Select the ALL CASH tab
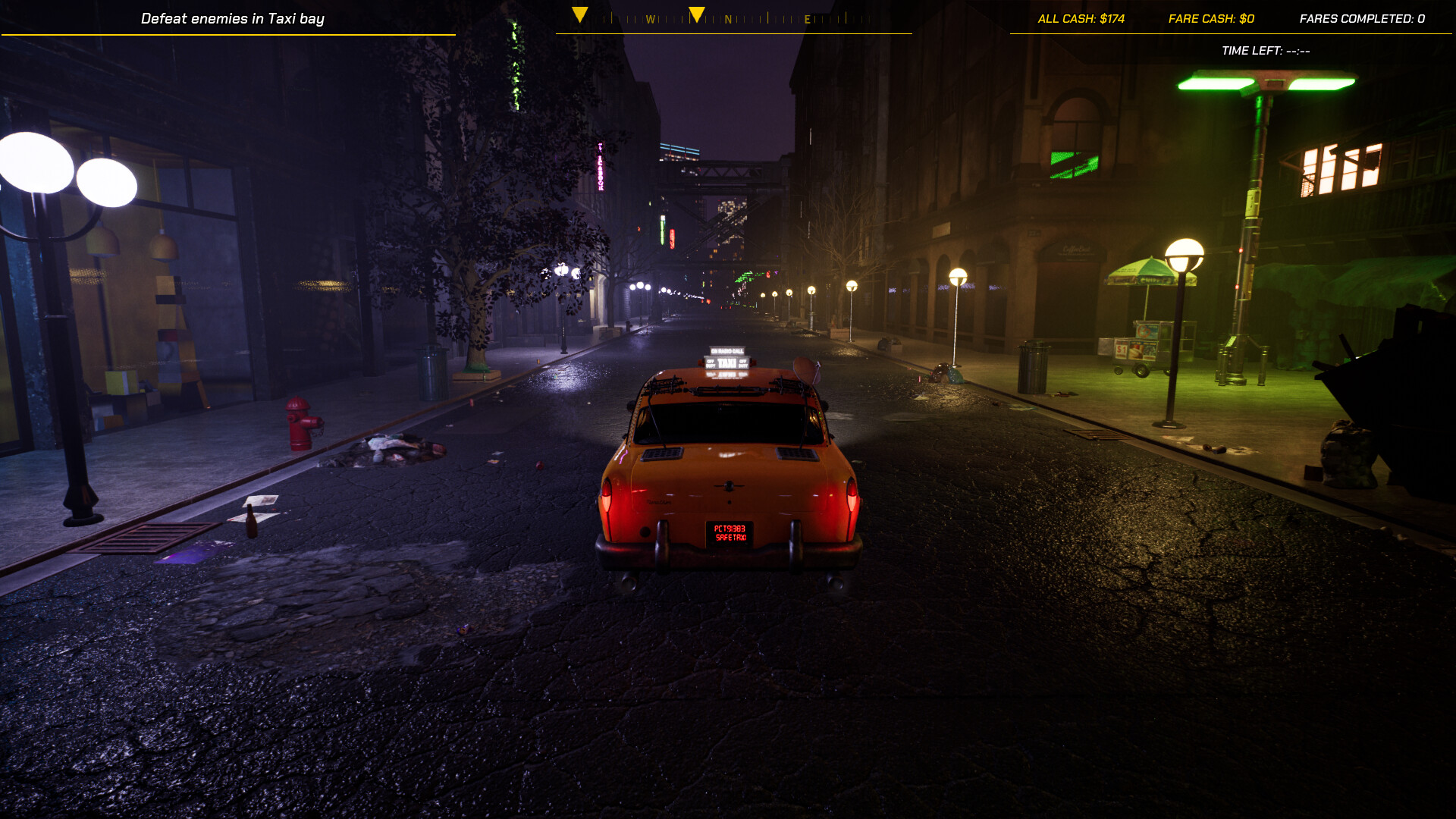1456x819 pixels. 1081,18
